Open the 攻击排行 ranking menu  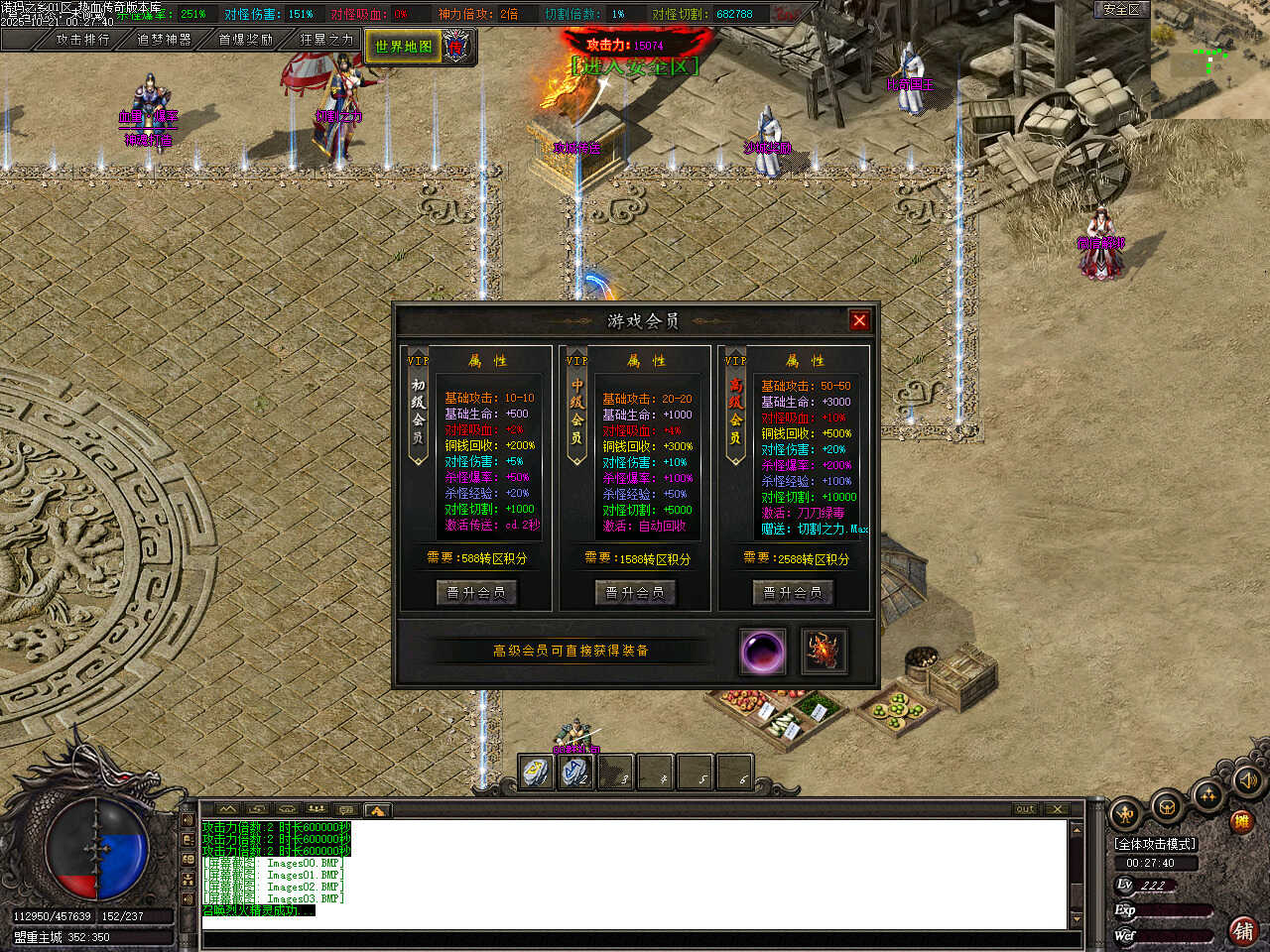click(82, 40)
